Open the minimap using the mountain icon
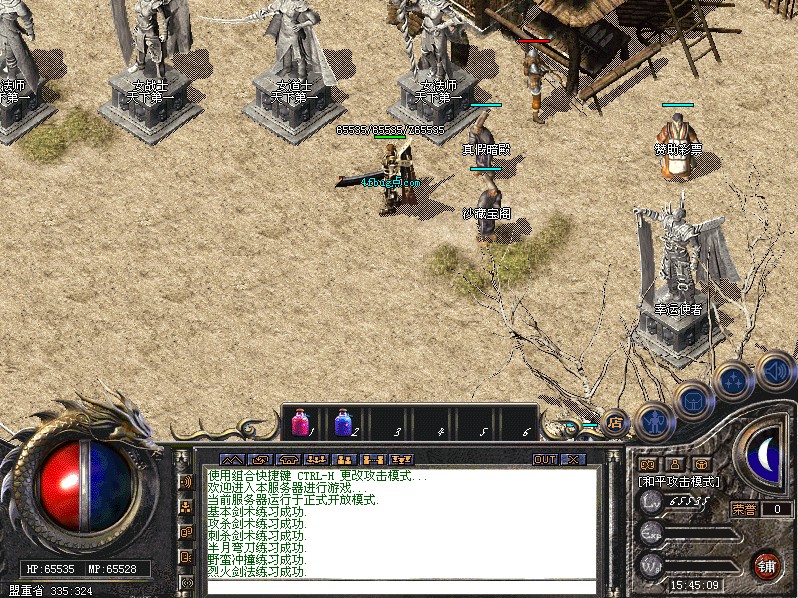The image size is (798, 598). (x=232, y=460)
